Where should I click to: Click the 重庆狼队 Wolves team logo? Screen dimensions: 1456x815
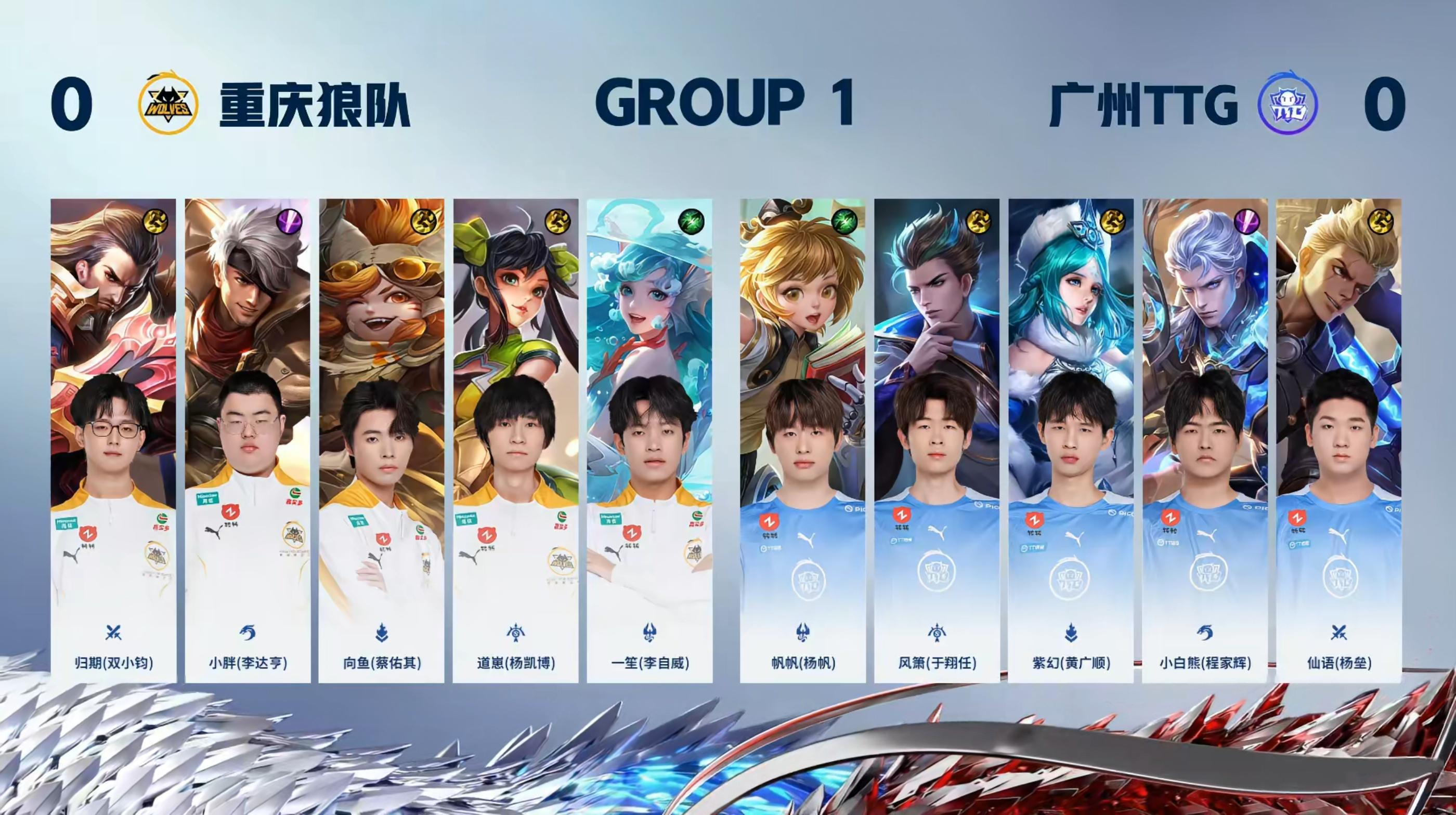tap(168, 104)
